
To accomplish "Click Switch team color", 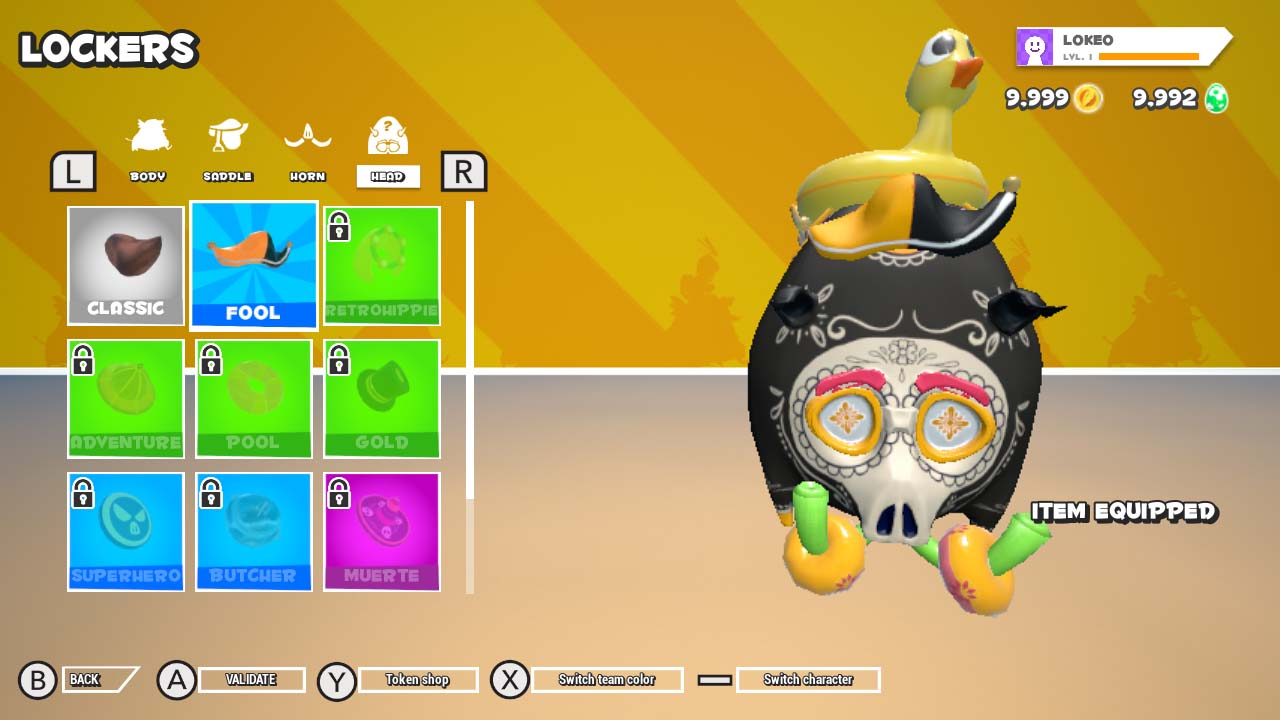I will (606, 680).
